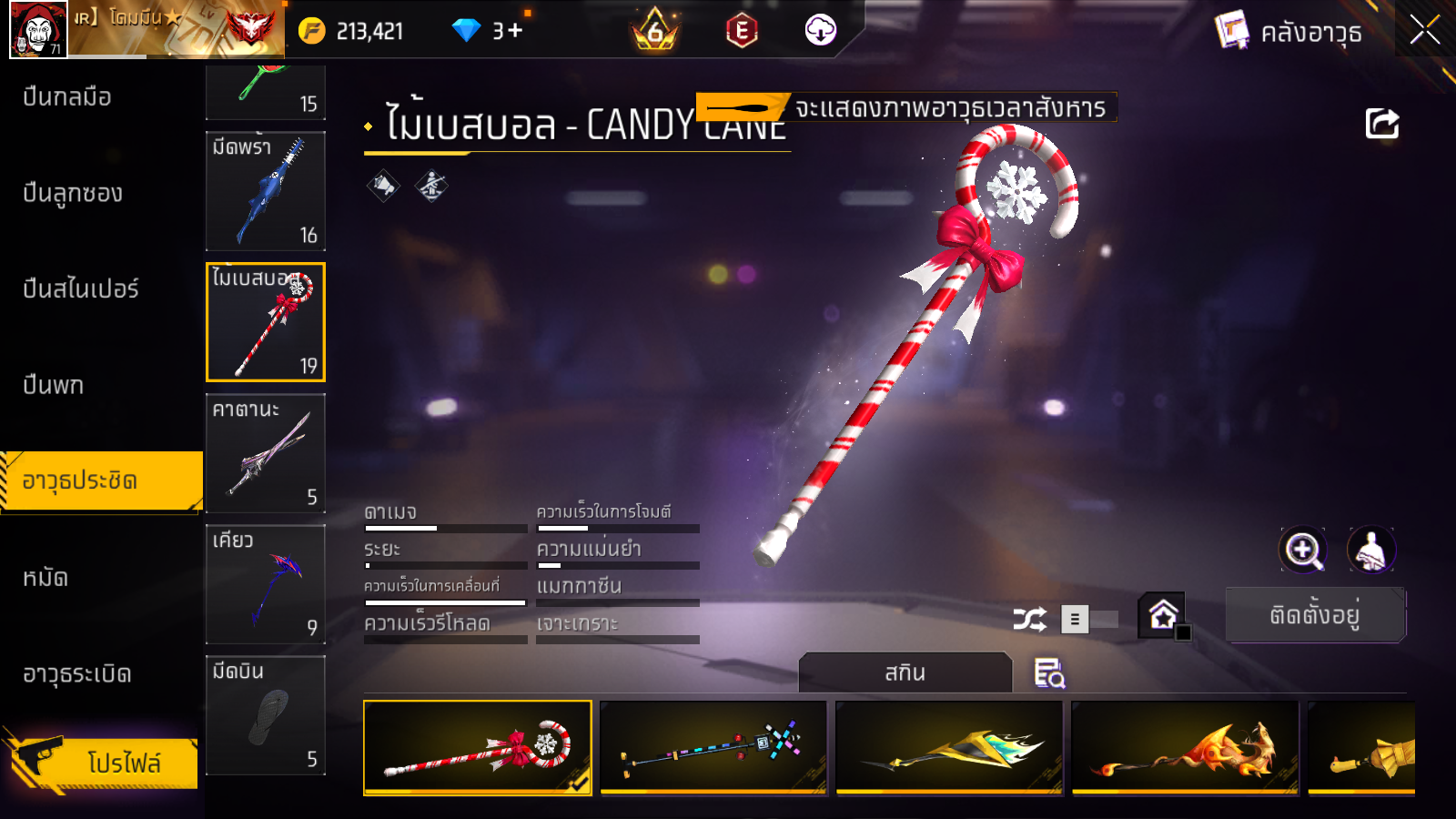This screenshot has width=1456, height=819.
Task: Zoom in with the magnifier button
Action: 1303,550
